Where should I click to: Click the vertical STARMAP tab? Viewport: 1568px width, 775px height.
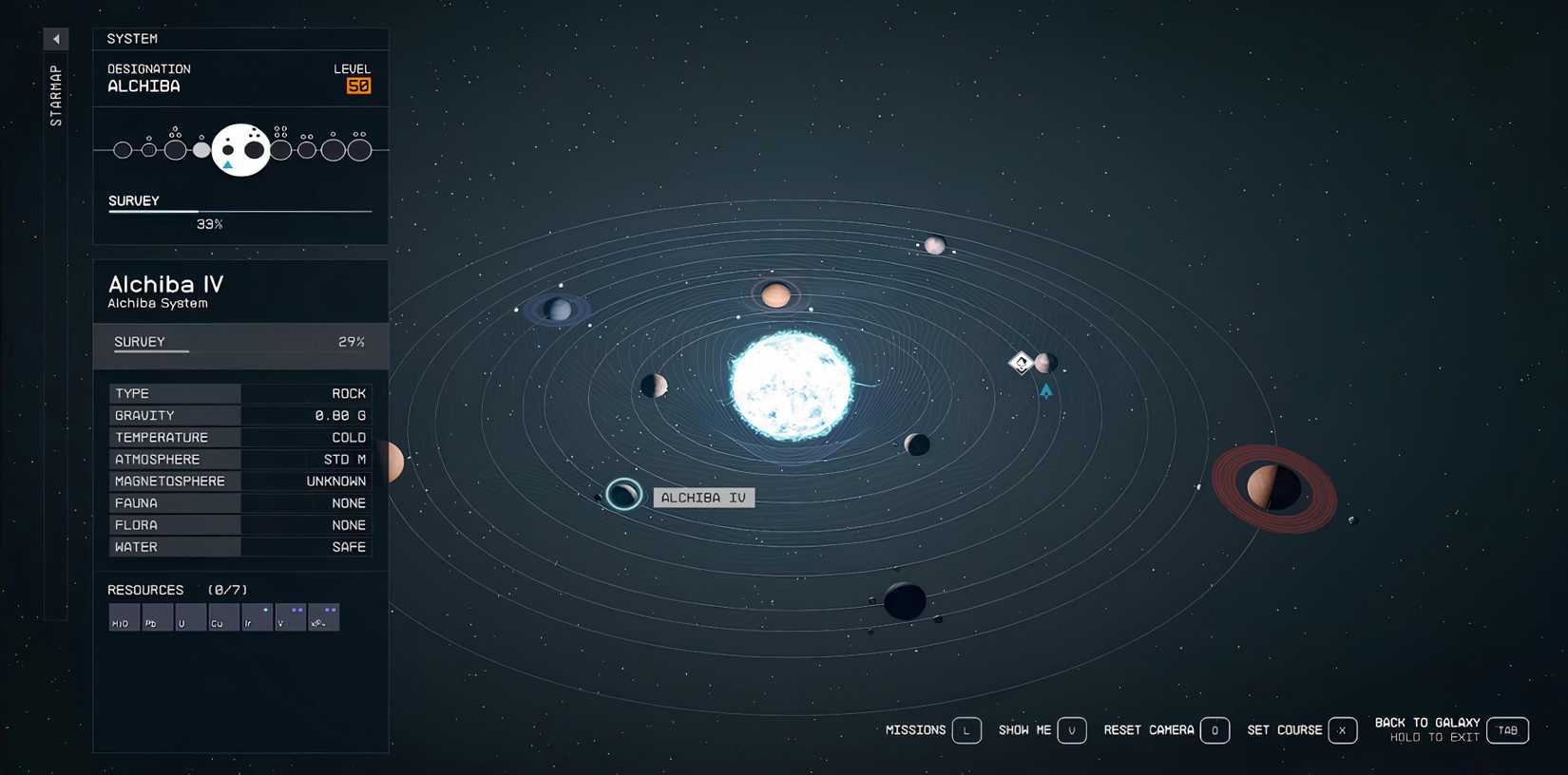pos(54,92)
